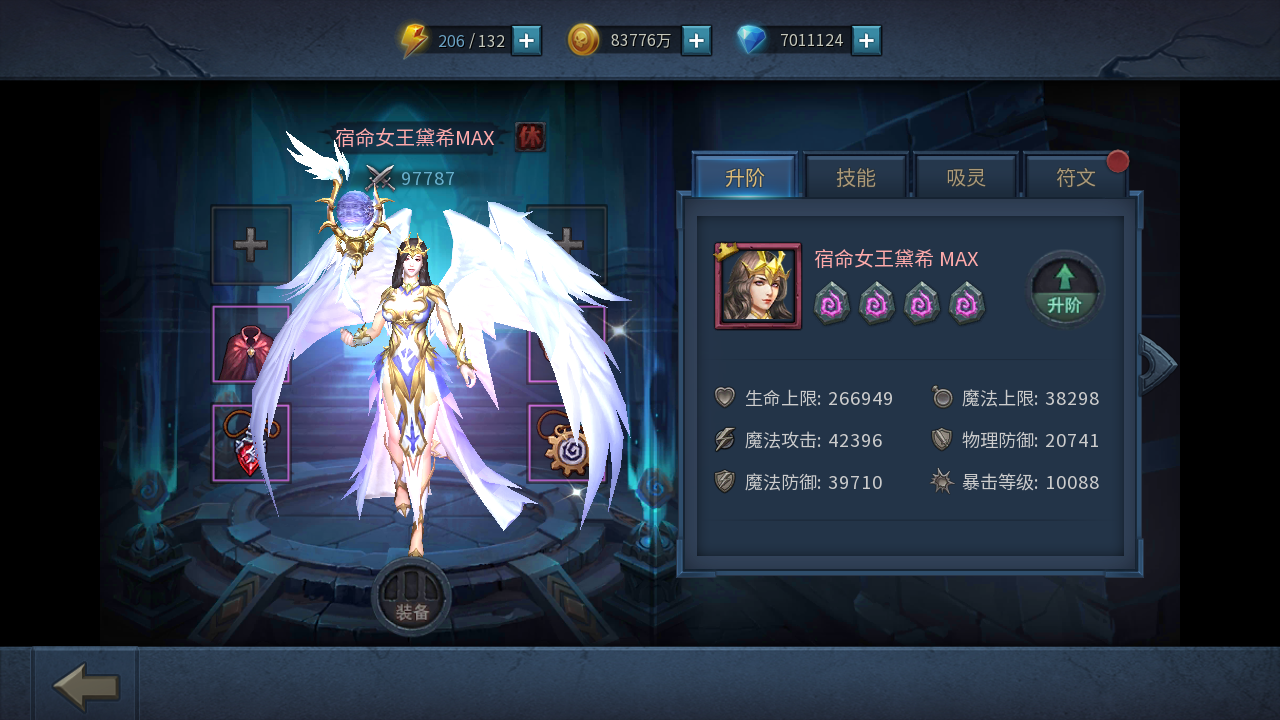Viewport: 1280px width, 720px height.
Task: Buy more blue diamonds with plus button
Action: click(867, 41)
